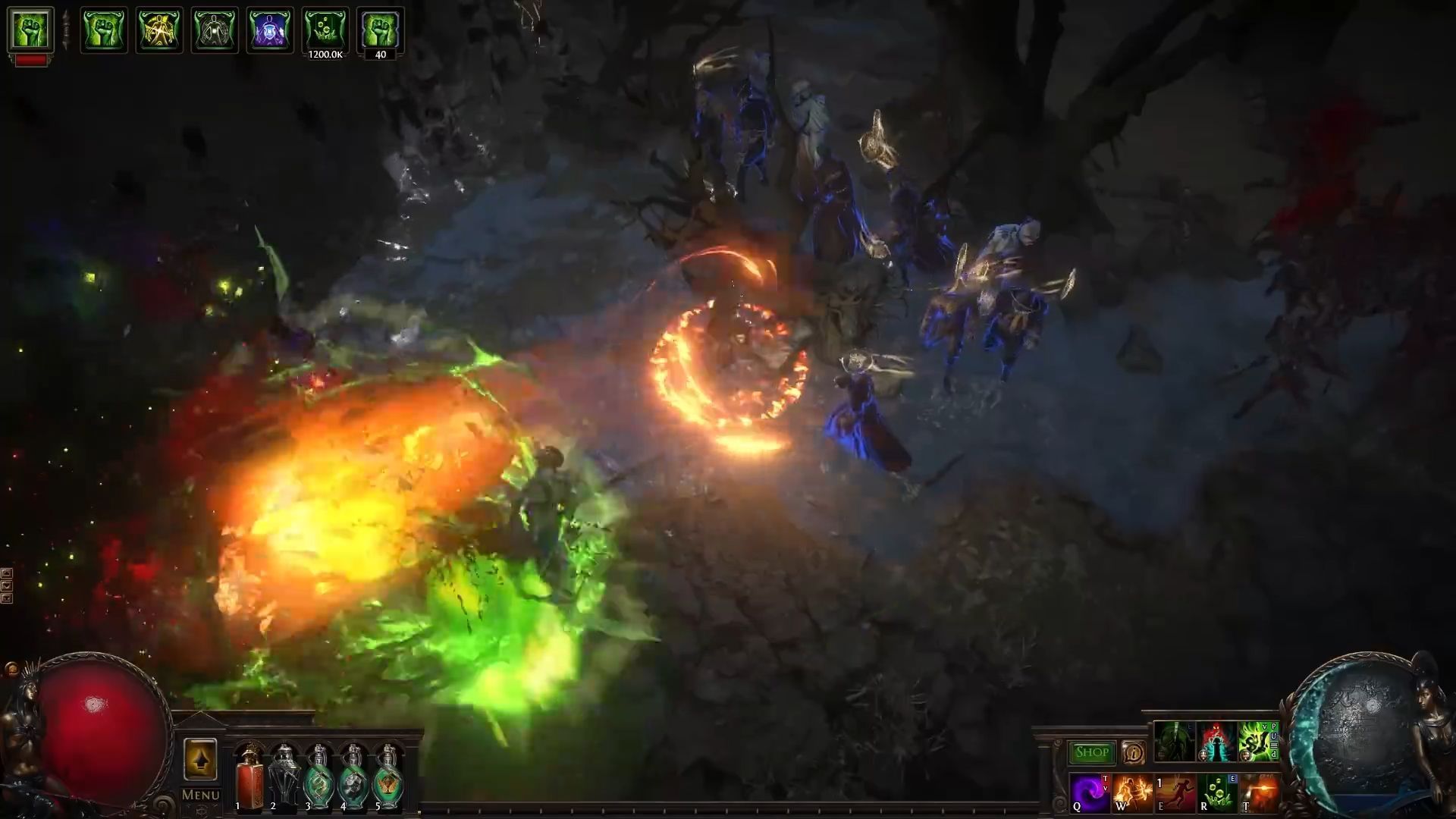
Task: Activate the fiery figure skill on W
Action: click(1133, 793)
